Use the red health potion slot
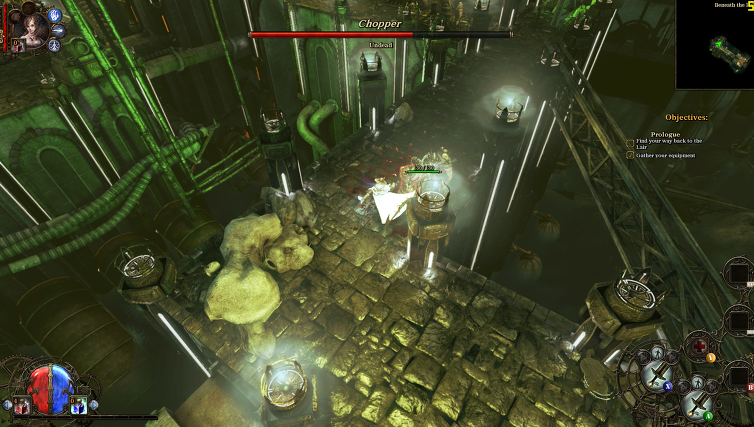 coord(21,404)
